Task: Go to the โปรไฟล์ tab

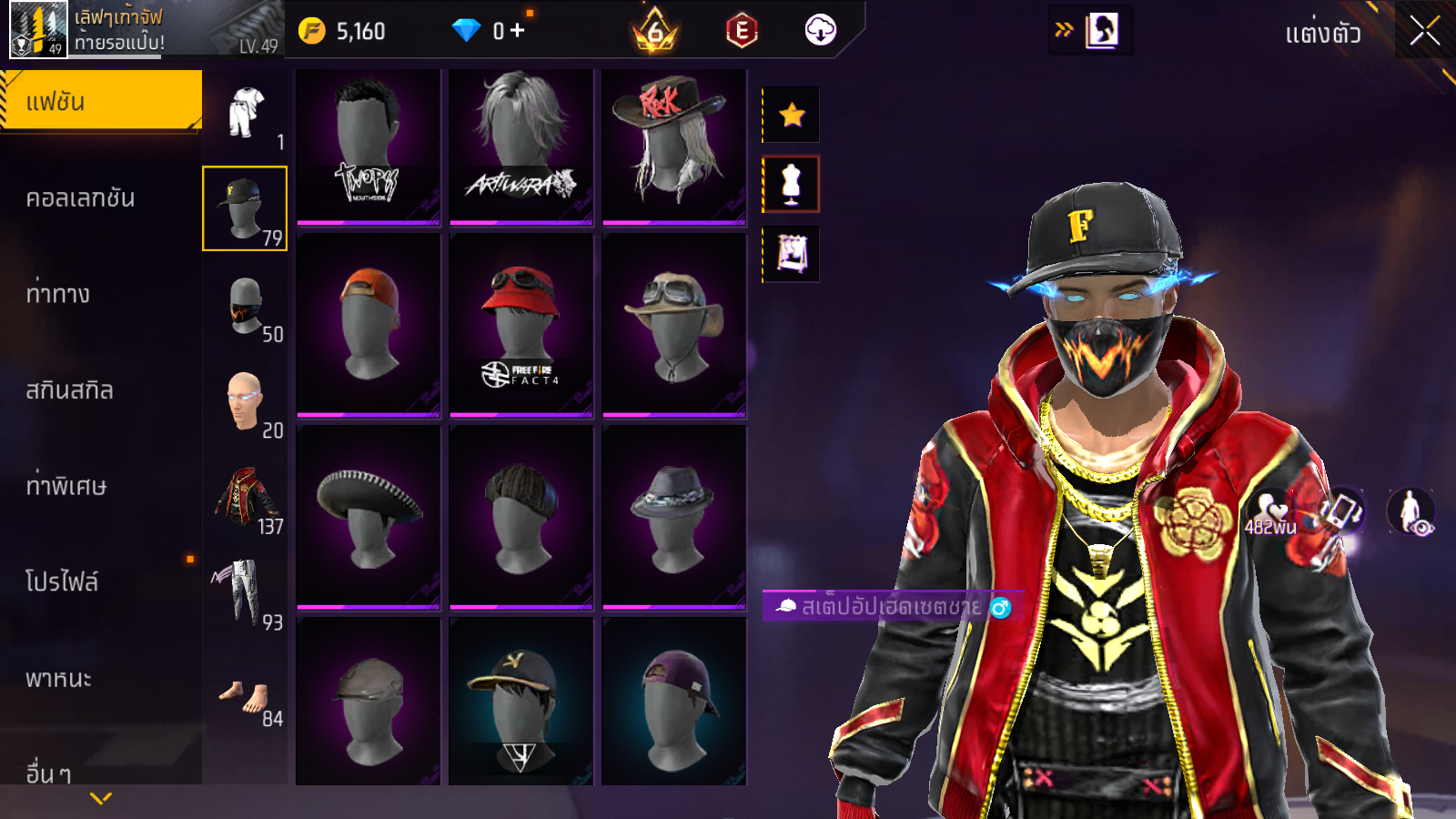Action: (x=62, y=581)
